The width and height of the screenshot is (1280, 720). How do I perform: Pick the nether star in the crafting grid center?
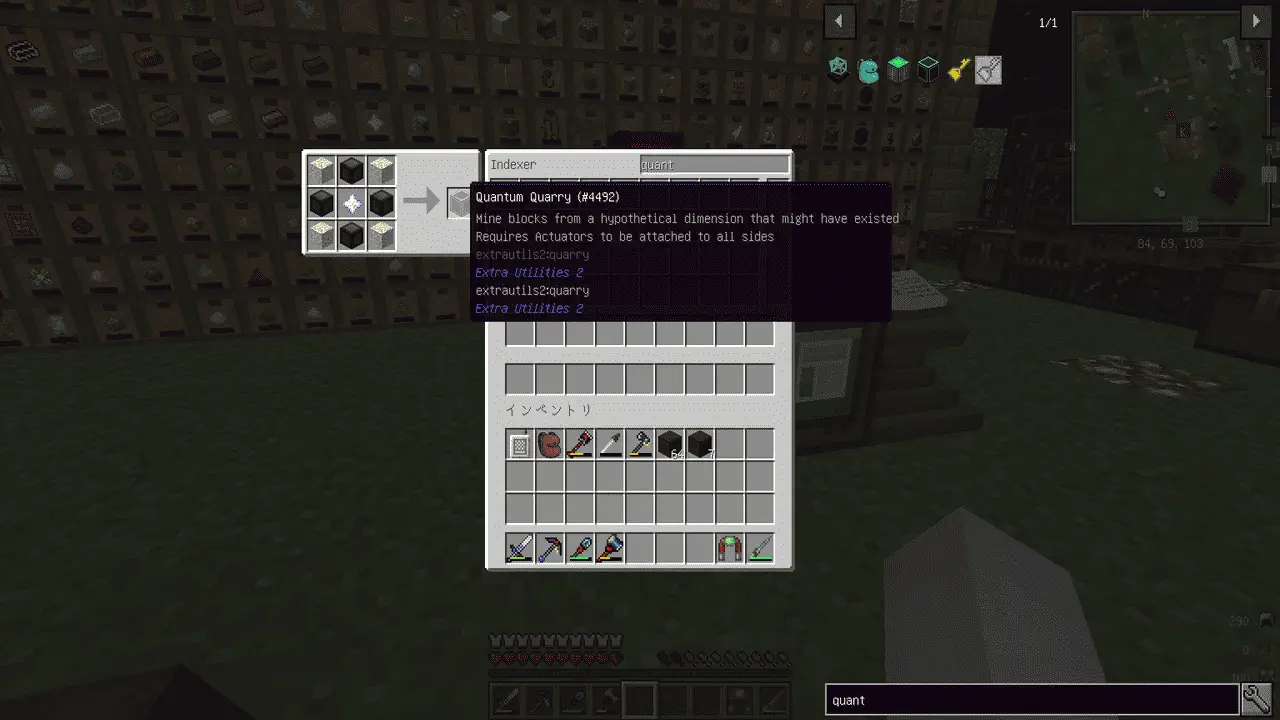click(x=351, y=203)
